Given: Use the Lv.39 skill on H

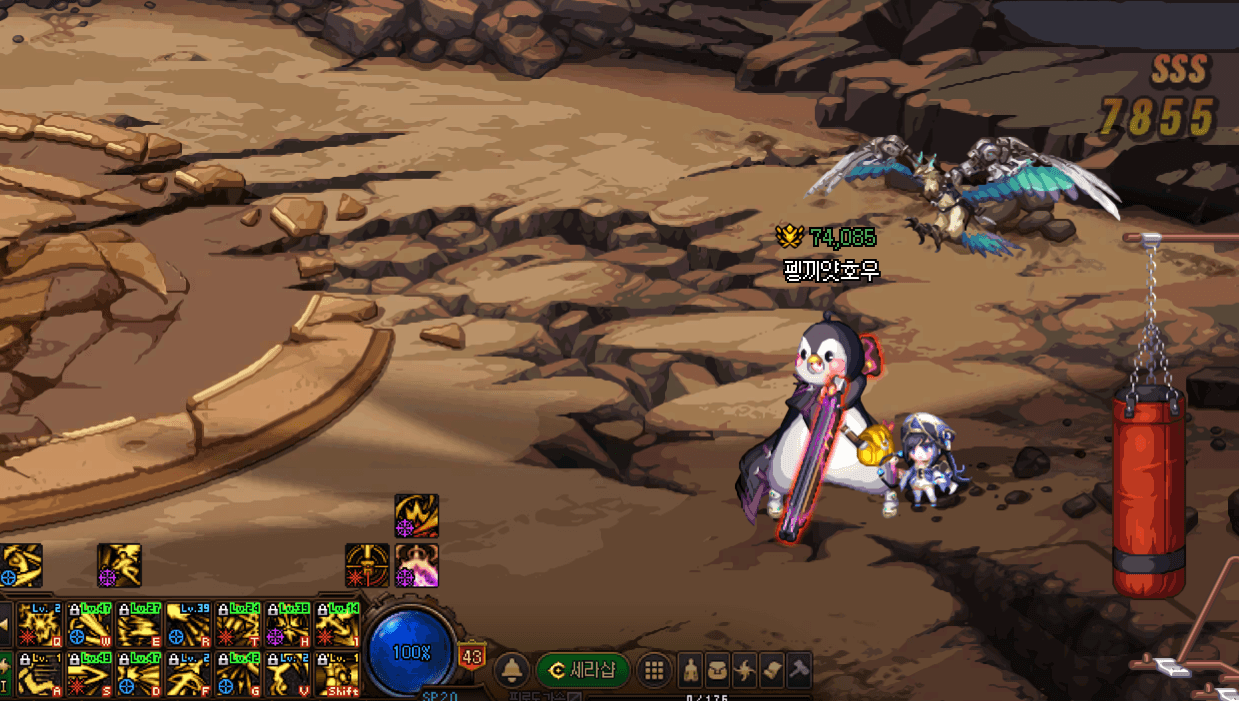Looking at the screenshot, I should pyautogui.click(x=288, y=626).
